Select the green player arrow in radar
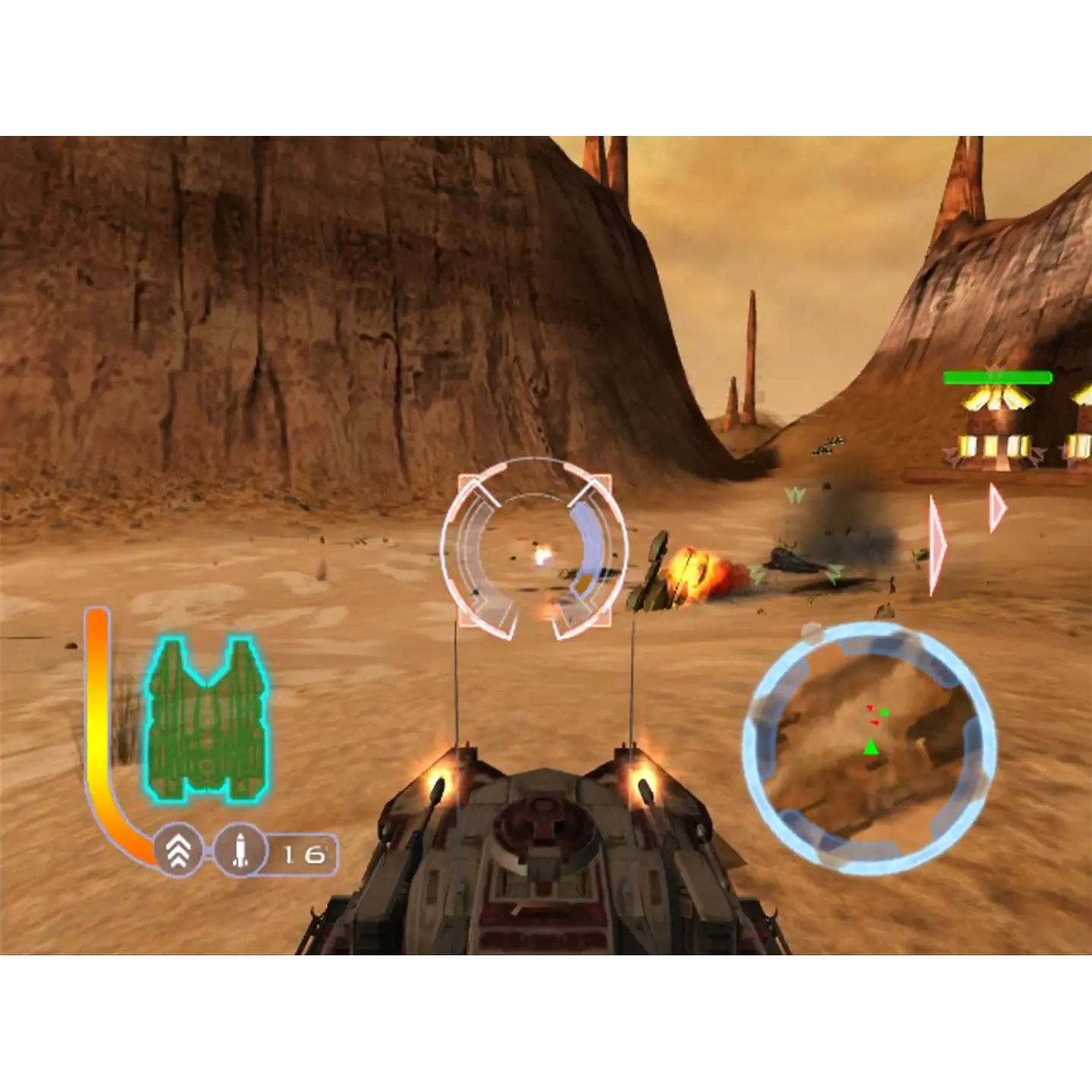This screenshot has height=1092, width=1092. coord(872,749)
